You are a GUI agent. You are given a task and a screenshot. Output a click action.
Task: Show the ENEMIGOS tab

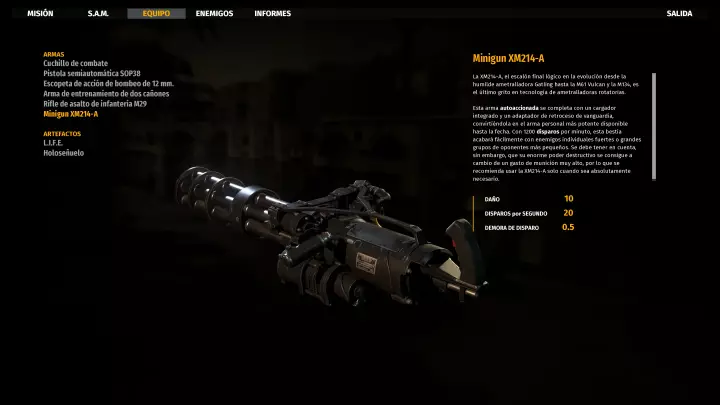pyautogui.click(x=215, y=14)
